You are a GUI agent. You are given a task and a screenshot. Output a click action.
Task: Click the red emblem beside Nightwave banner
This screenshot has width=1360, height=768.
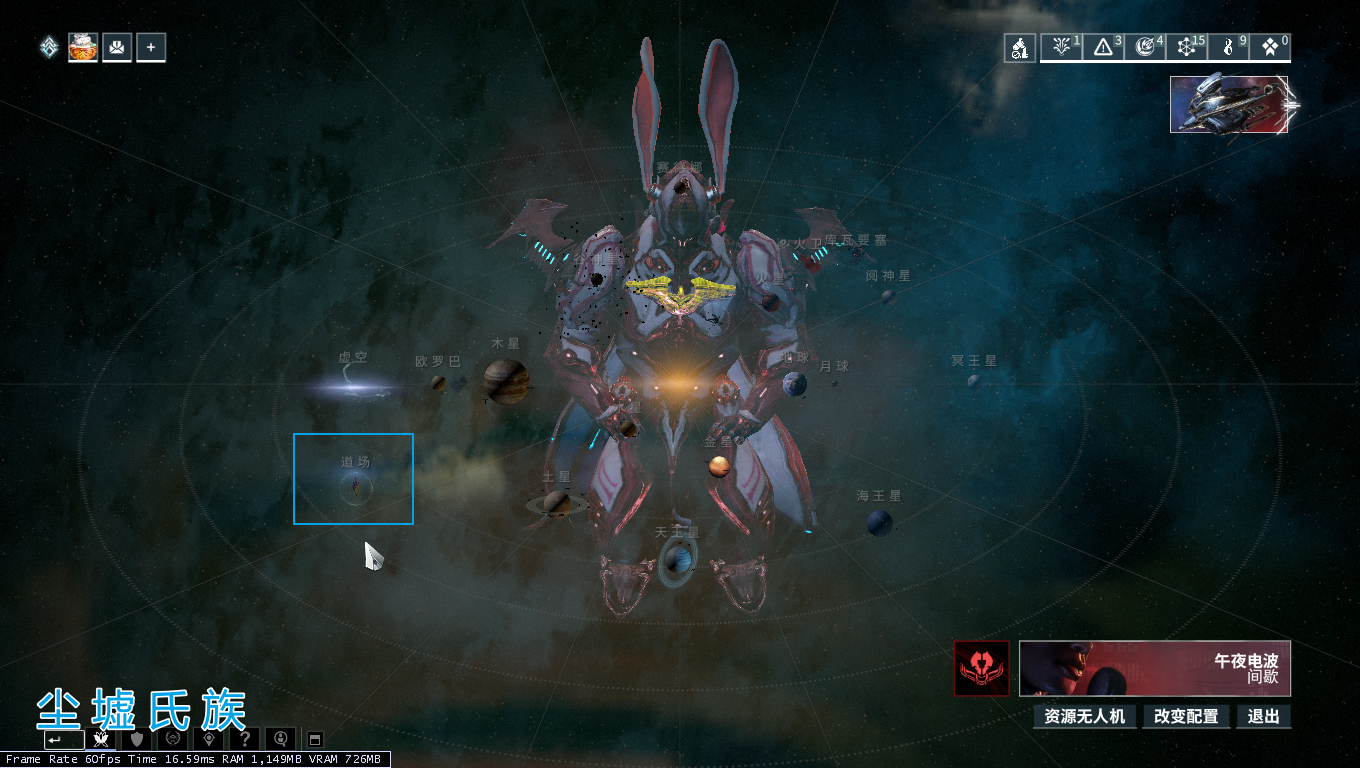(981, 668)
